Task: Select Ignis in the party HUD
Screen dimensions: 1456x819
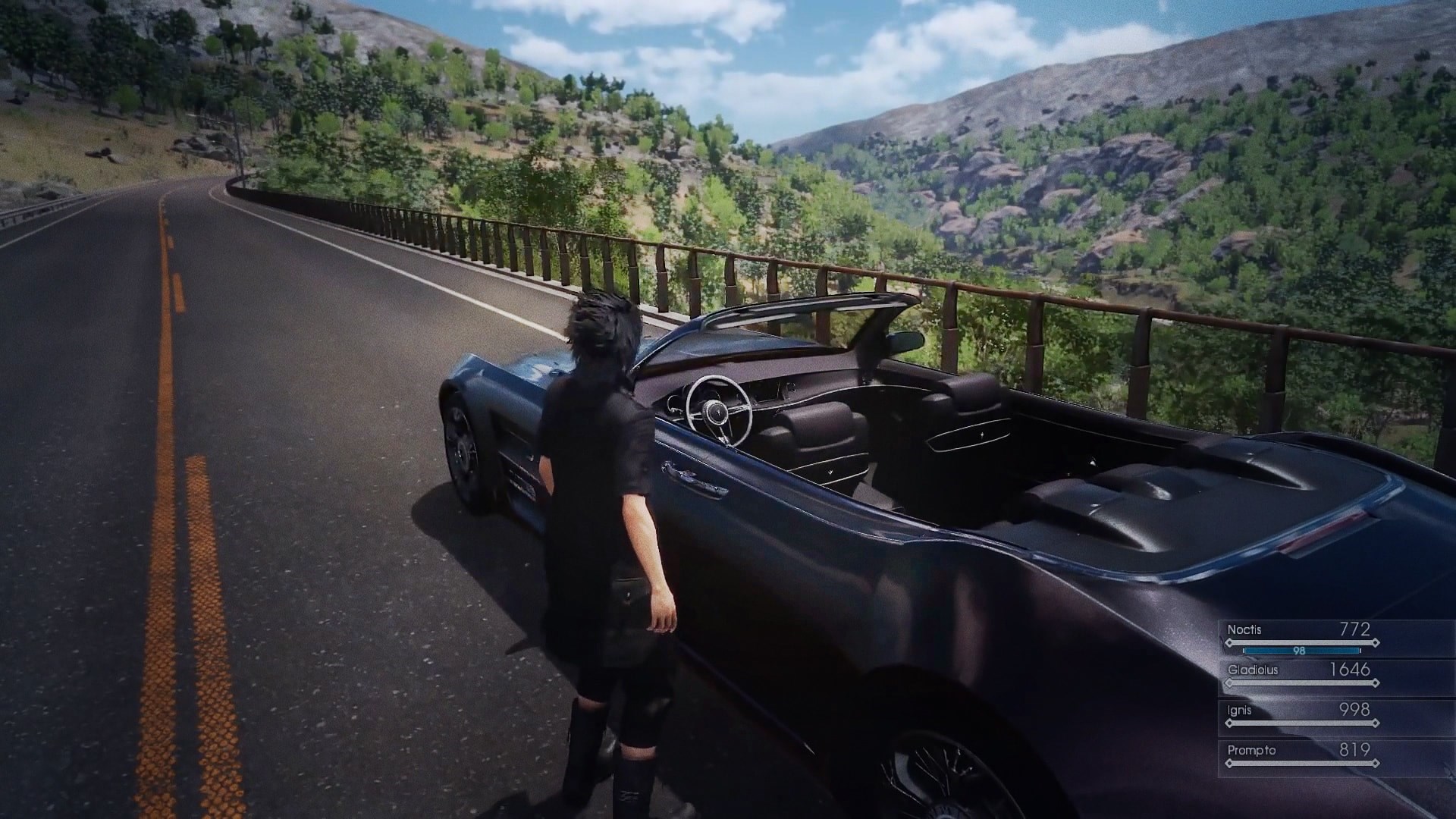Action: pos(1239,710)
